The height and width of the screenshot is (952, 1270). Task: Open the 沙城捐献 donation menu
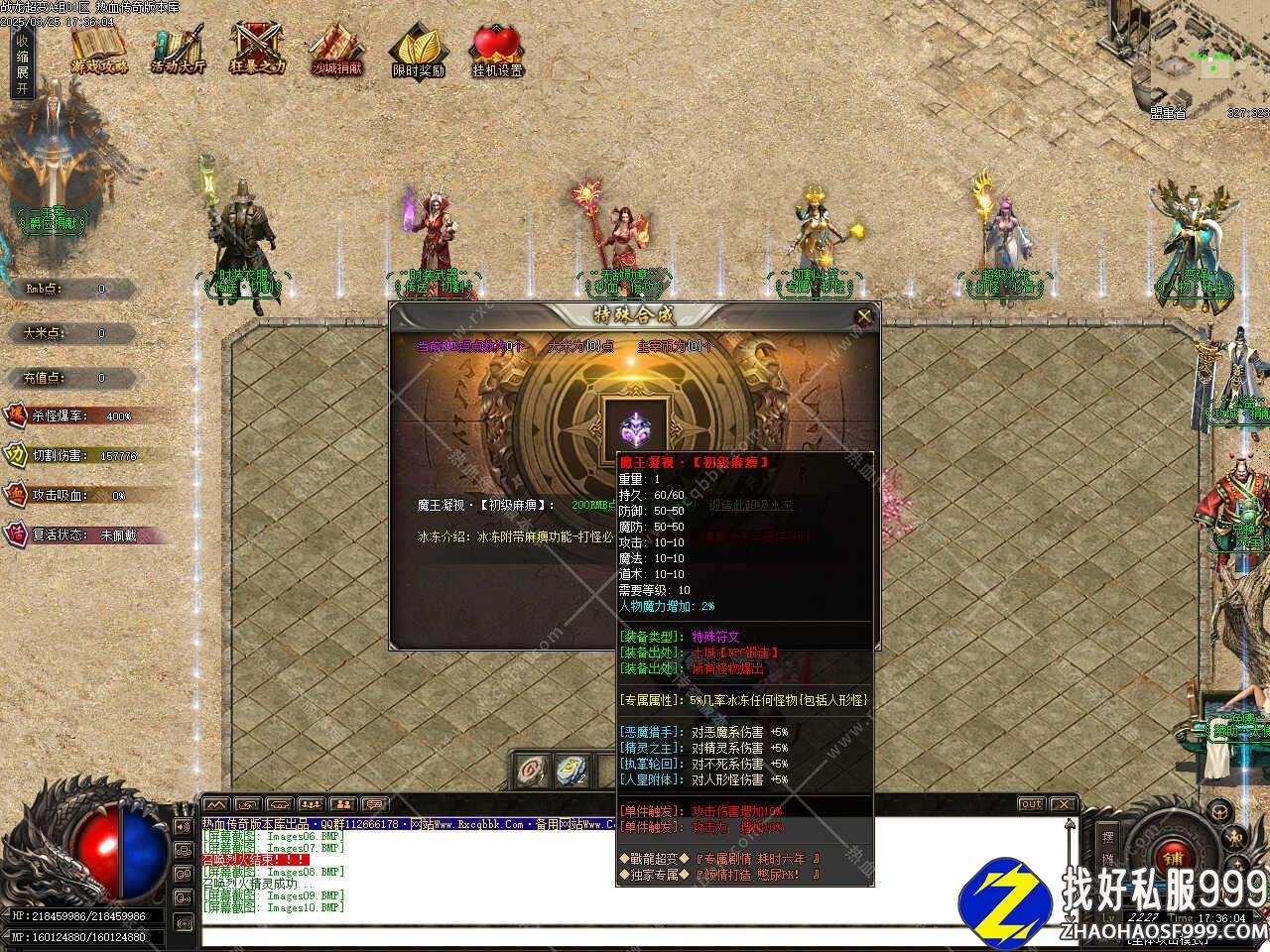[x=337, y=49]
